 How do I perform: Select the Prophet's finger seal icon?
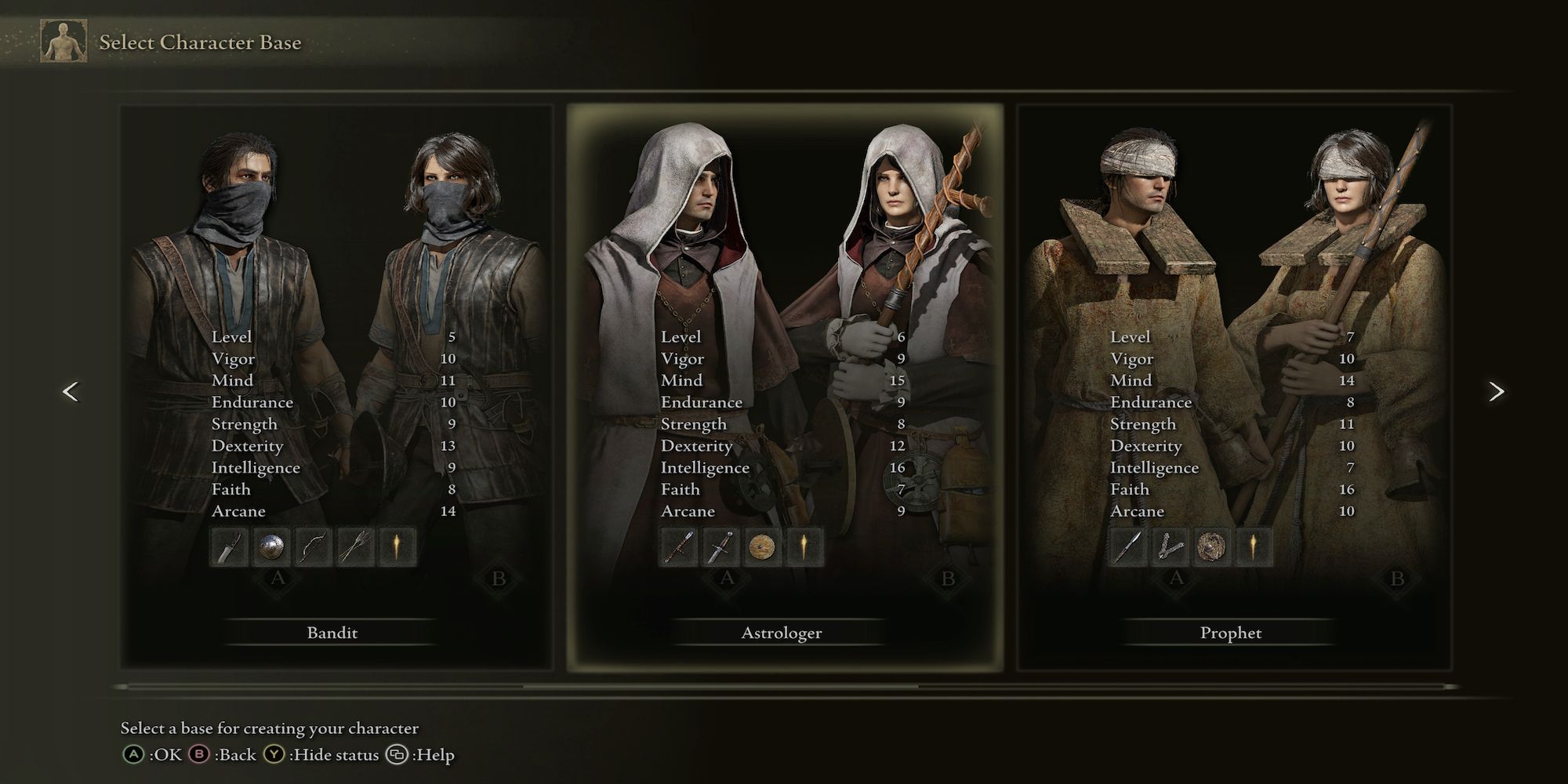[1169, 546]
